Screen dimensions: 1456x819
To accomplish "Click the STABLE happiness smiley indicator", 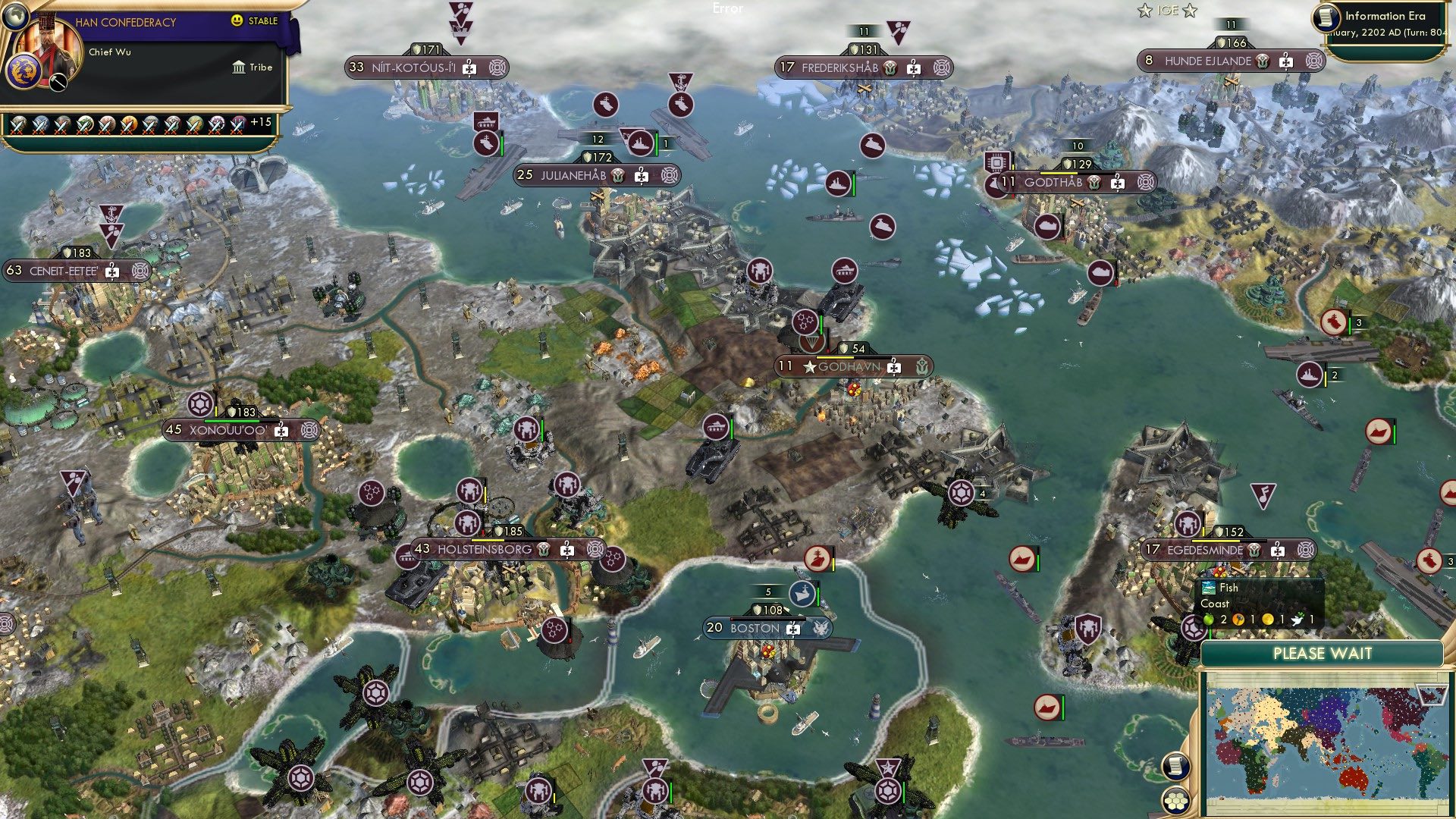I will 237,20.
